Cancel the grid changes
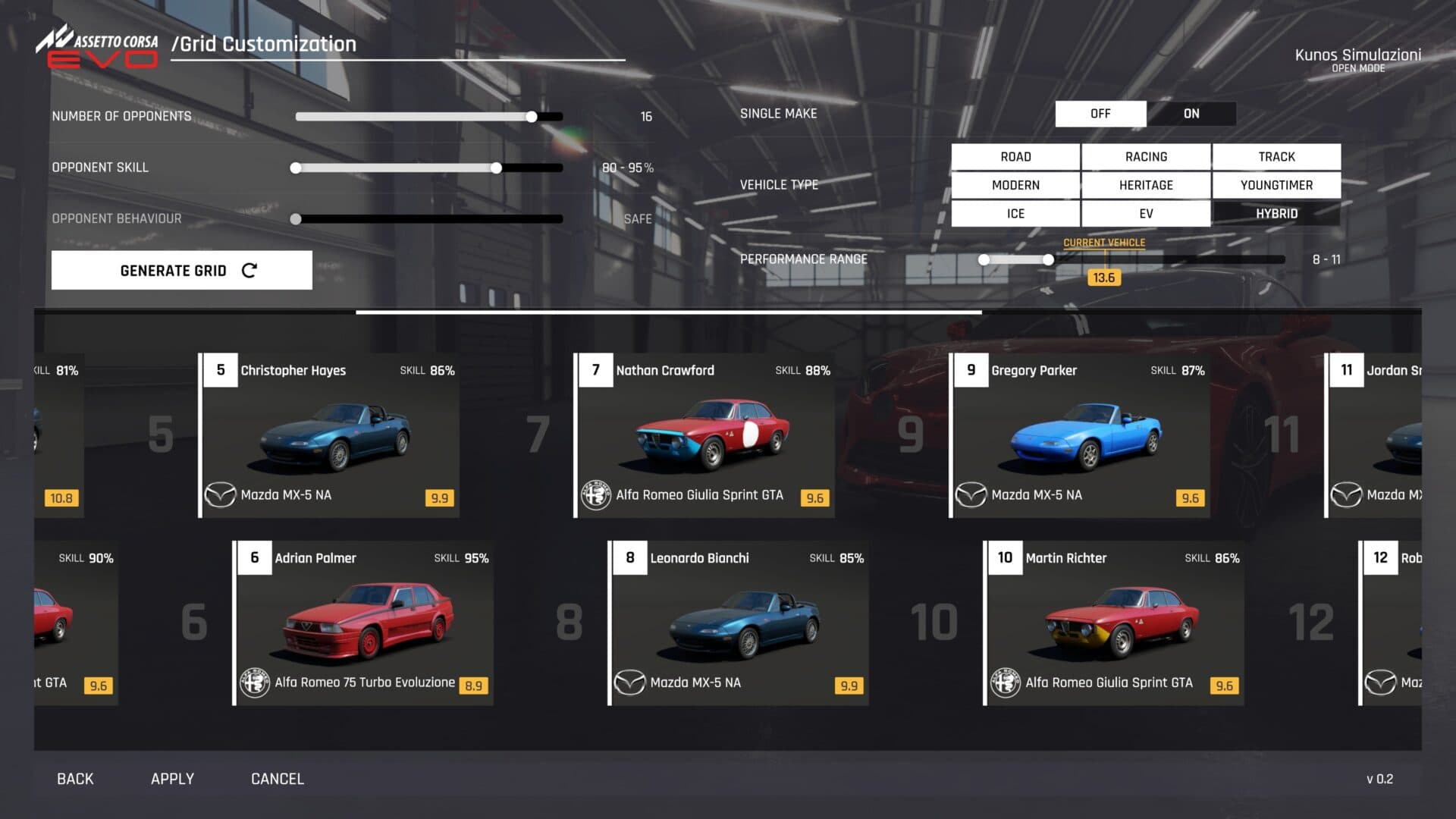Viewport: 1456px width, 819px height. pyautogui.click(x=278, y=779)
